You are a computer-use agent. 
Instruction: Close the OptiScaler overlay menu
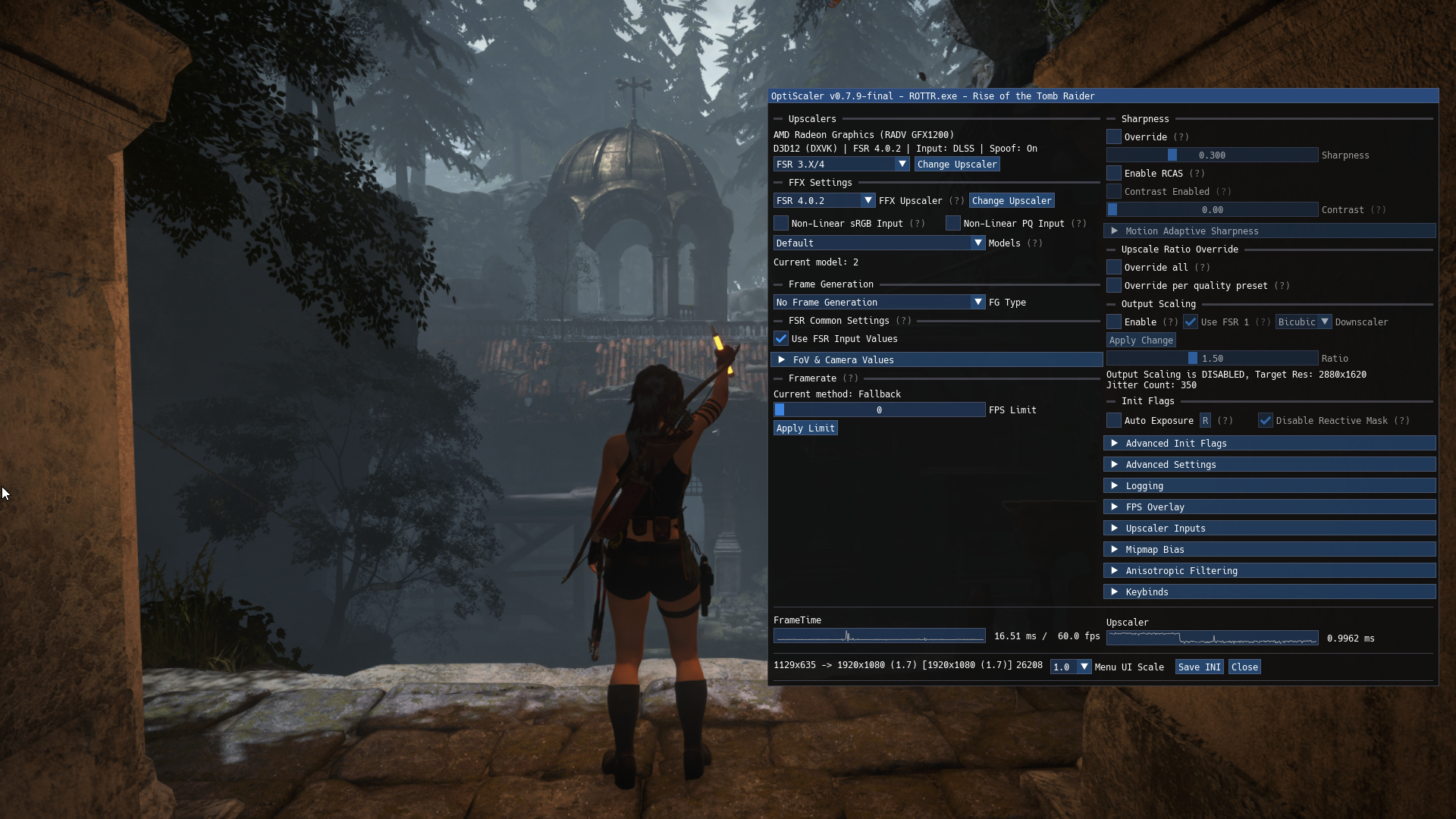[1244, 667]
